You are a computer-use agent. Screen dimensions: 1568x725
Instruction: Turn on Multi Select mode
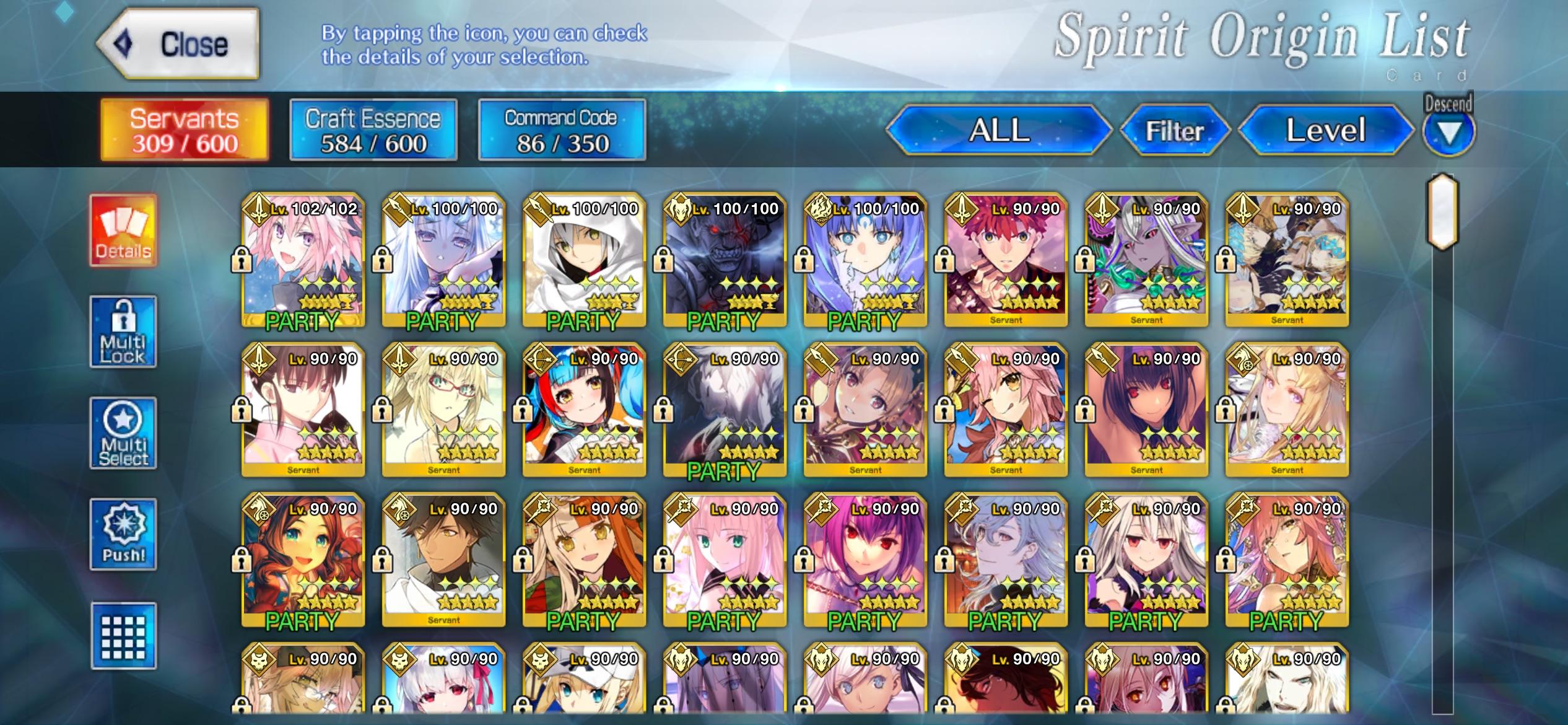tap(123, 434)
